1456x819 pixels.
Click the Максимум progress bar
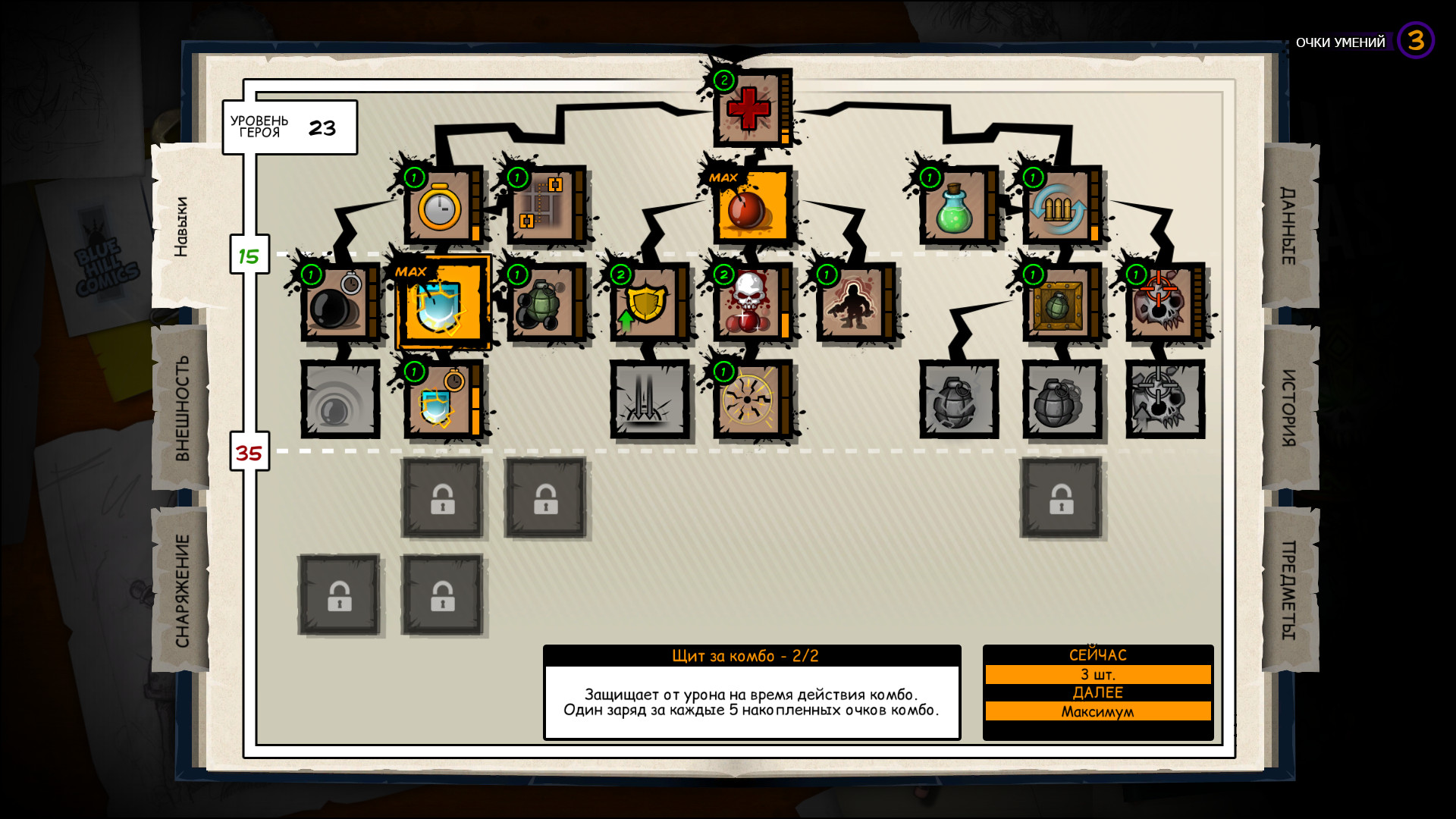(1099, 712)
